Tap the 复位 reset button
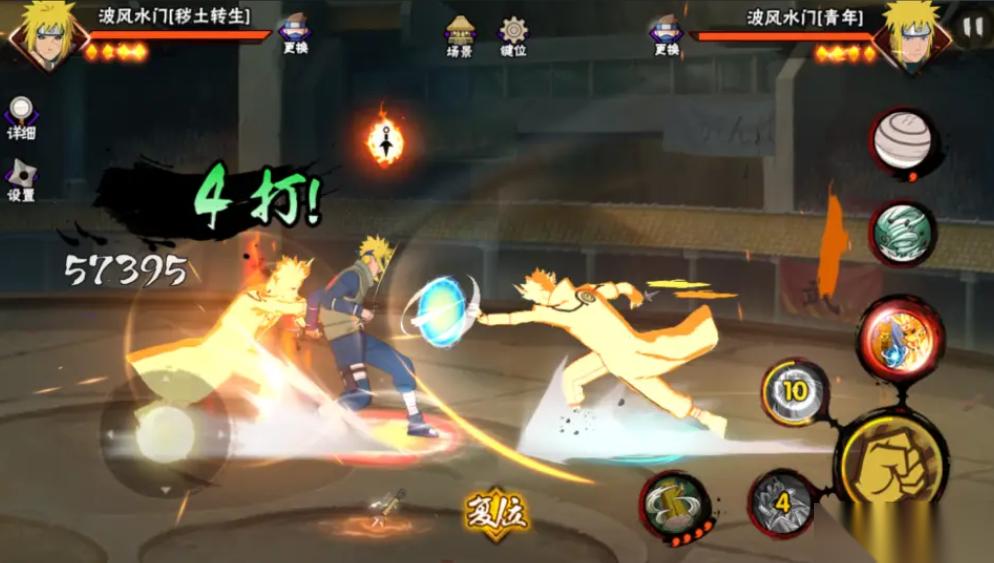994x563 pixels. click(496, 512)
